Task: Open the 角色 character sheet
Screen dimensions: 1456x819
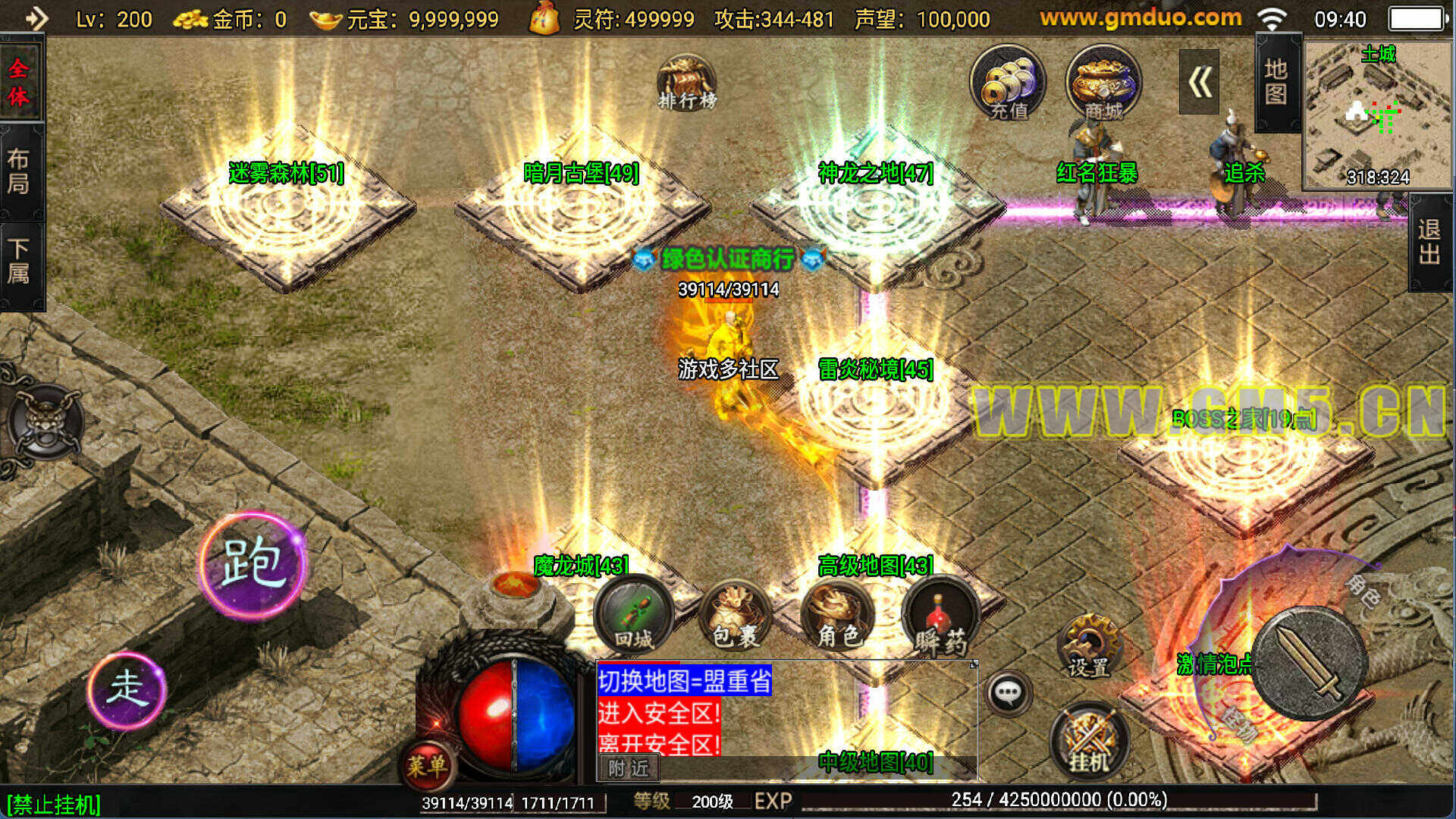Action: (x=837, y=615)
